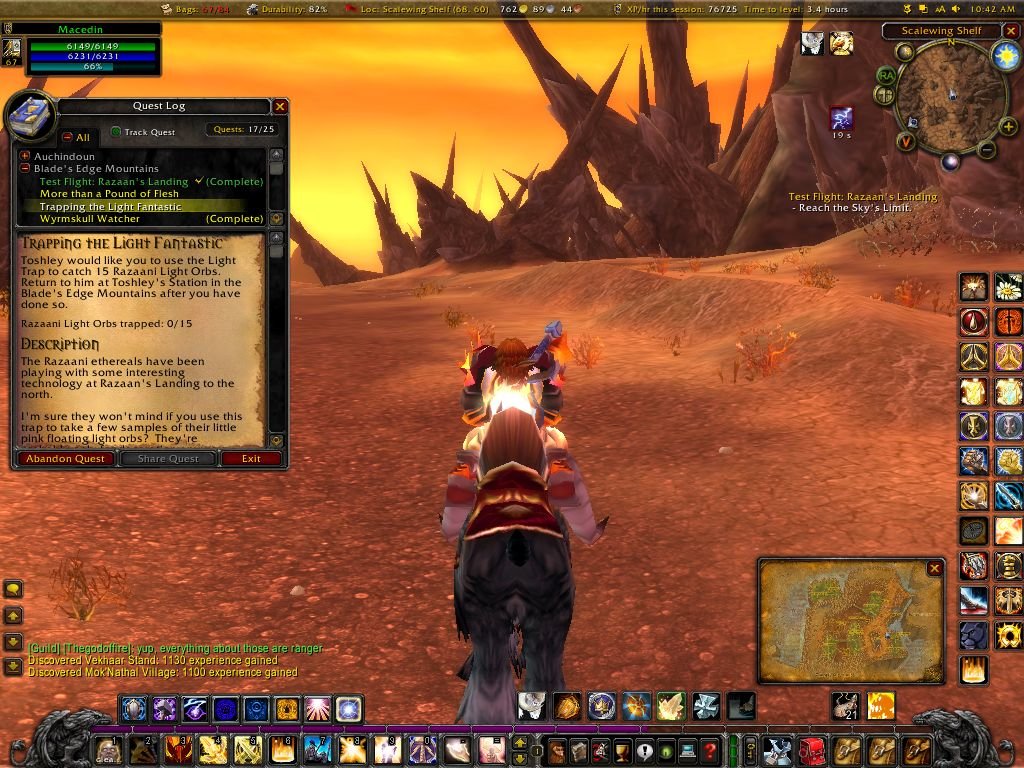Close the Quest Log window

point(280,106)
